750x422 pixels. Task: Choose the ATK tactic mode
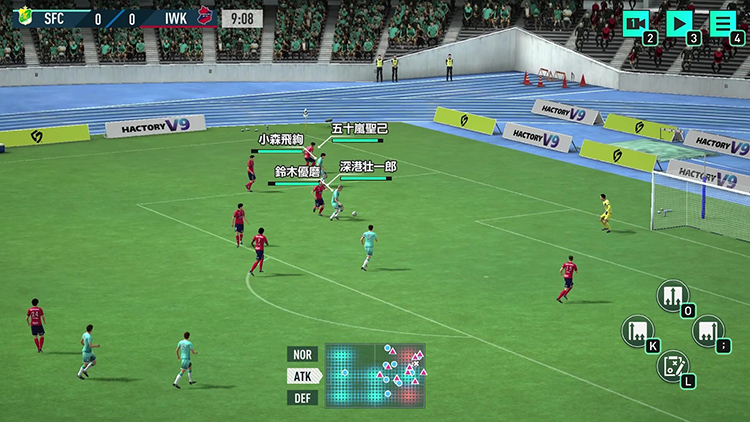(x=302, y=376)
